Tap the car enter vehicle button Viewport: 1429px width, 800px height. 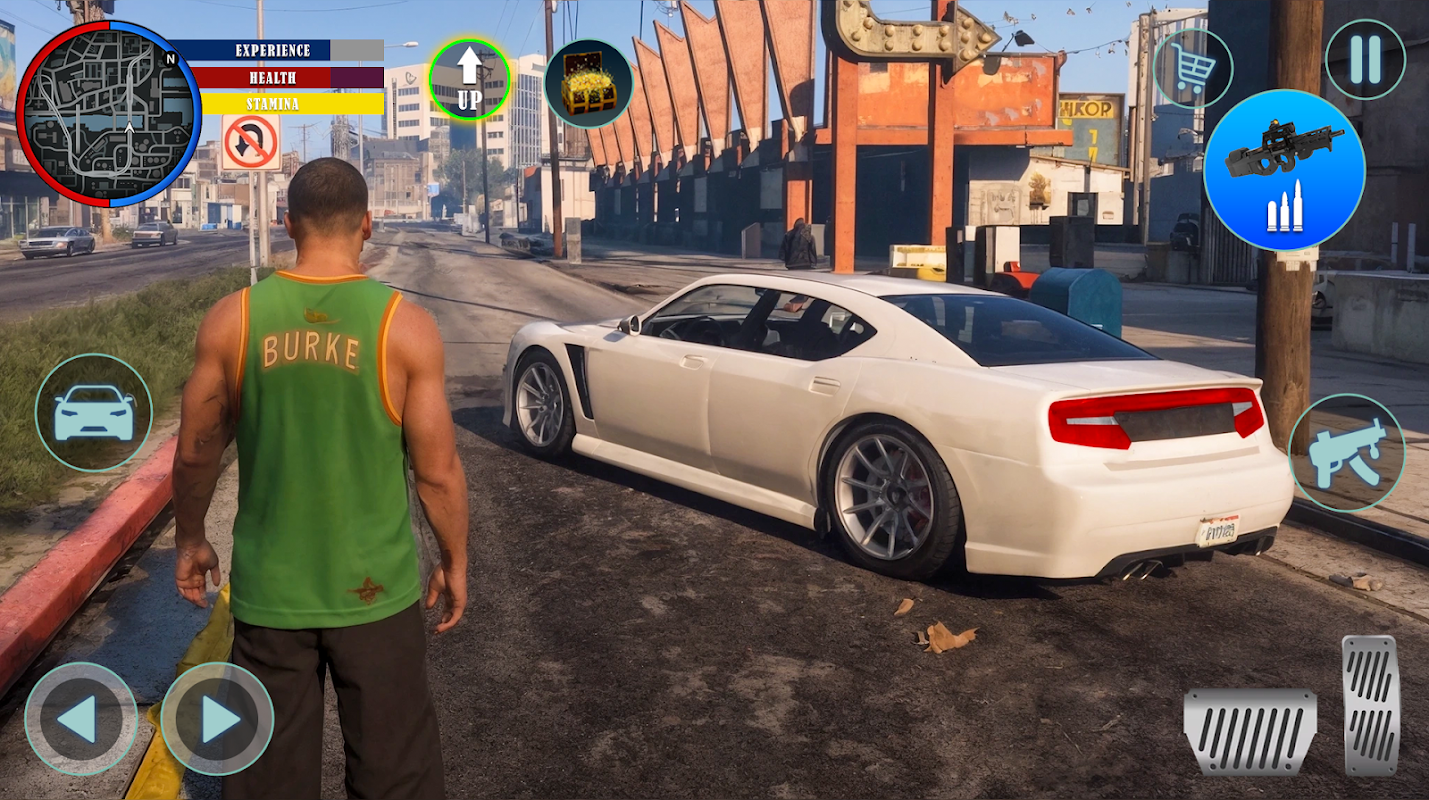coord(94,412)
